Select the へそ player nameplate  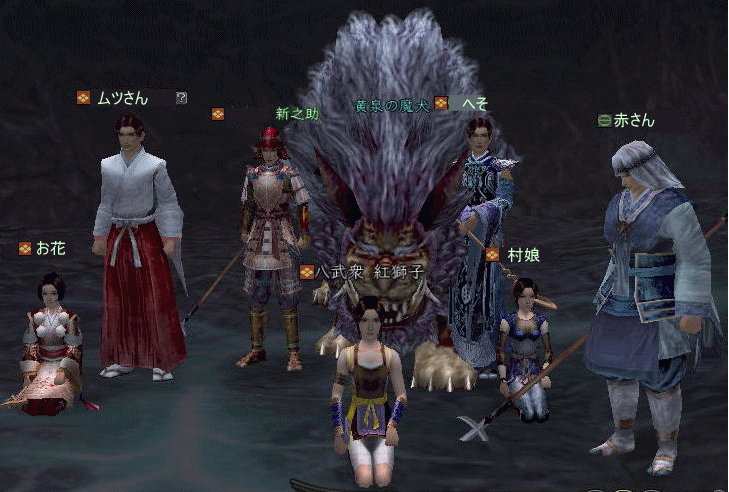point(476,103)
